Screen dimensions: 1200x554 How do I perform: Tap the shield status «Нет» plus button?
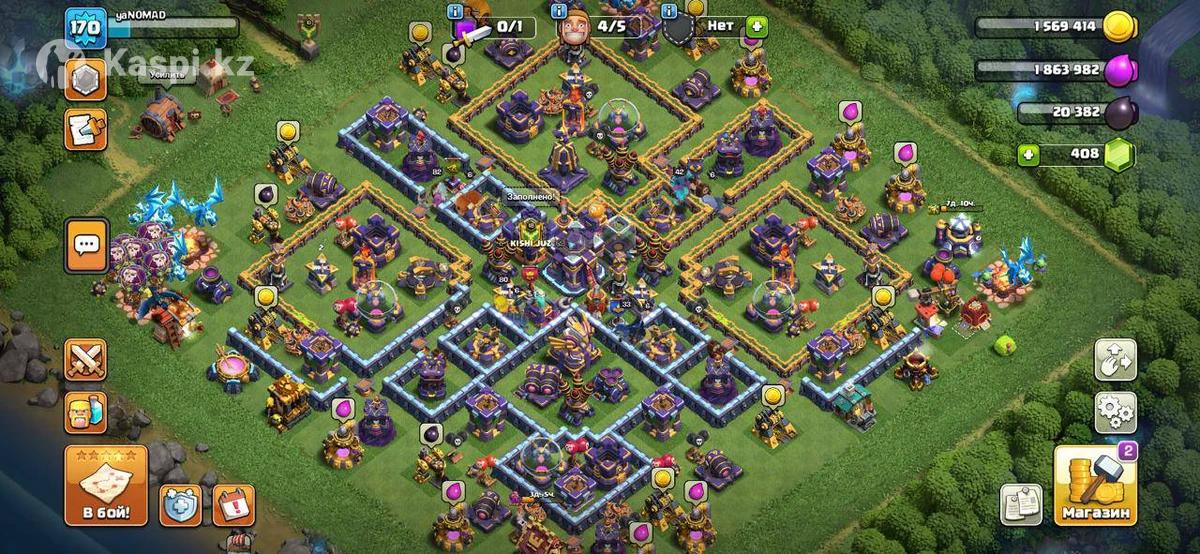756,27
